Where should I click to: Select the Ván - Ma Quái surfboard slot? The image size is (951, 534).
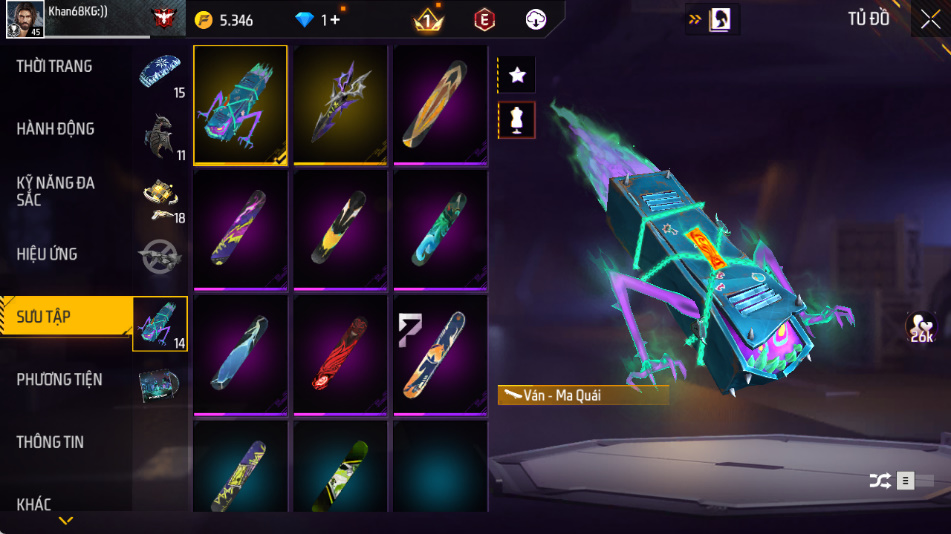click(240, 104)
